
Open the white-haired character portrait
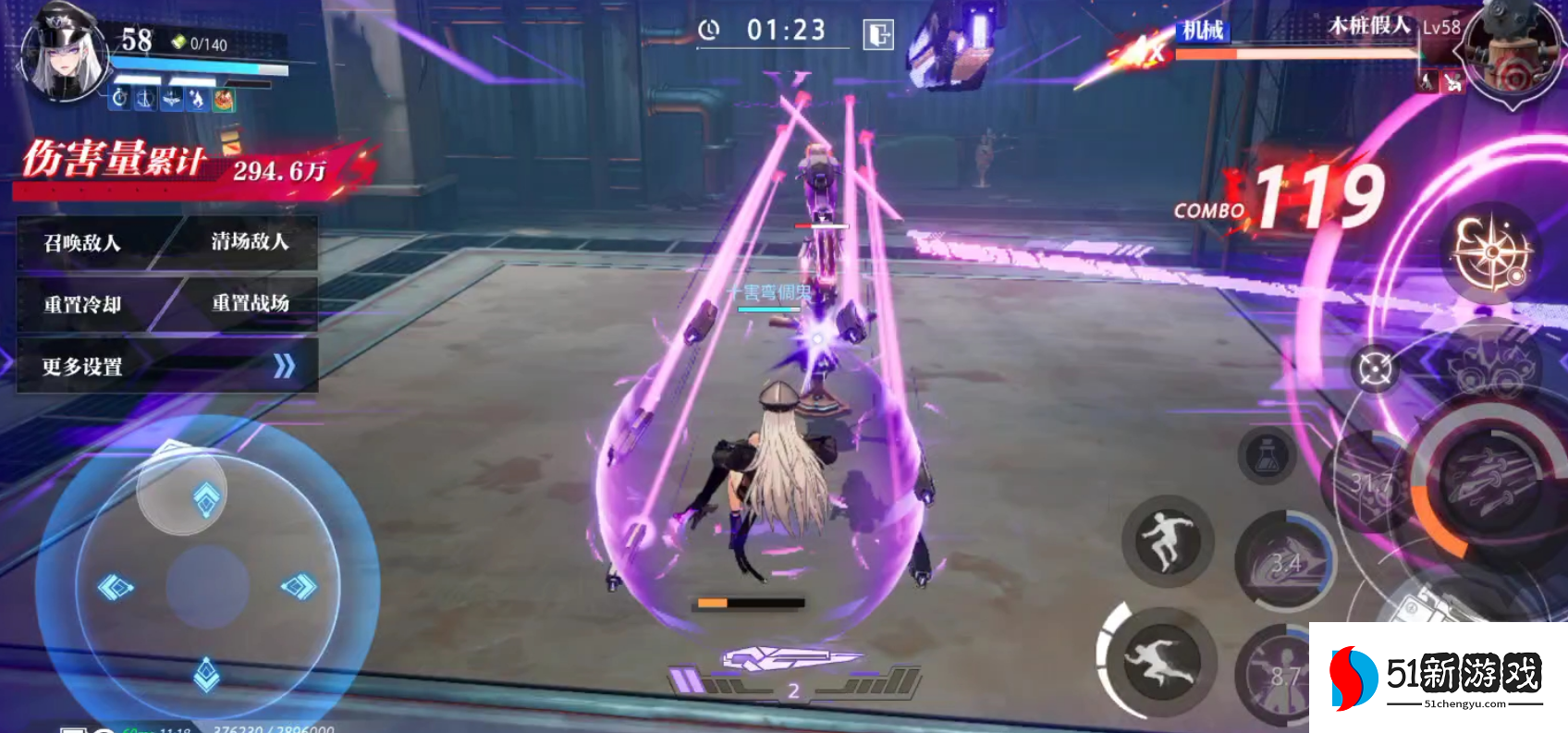click(x=65, y=57)
